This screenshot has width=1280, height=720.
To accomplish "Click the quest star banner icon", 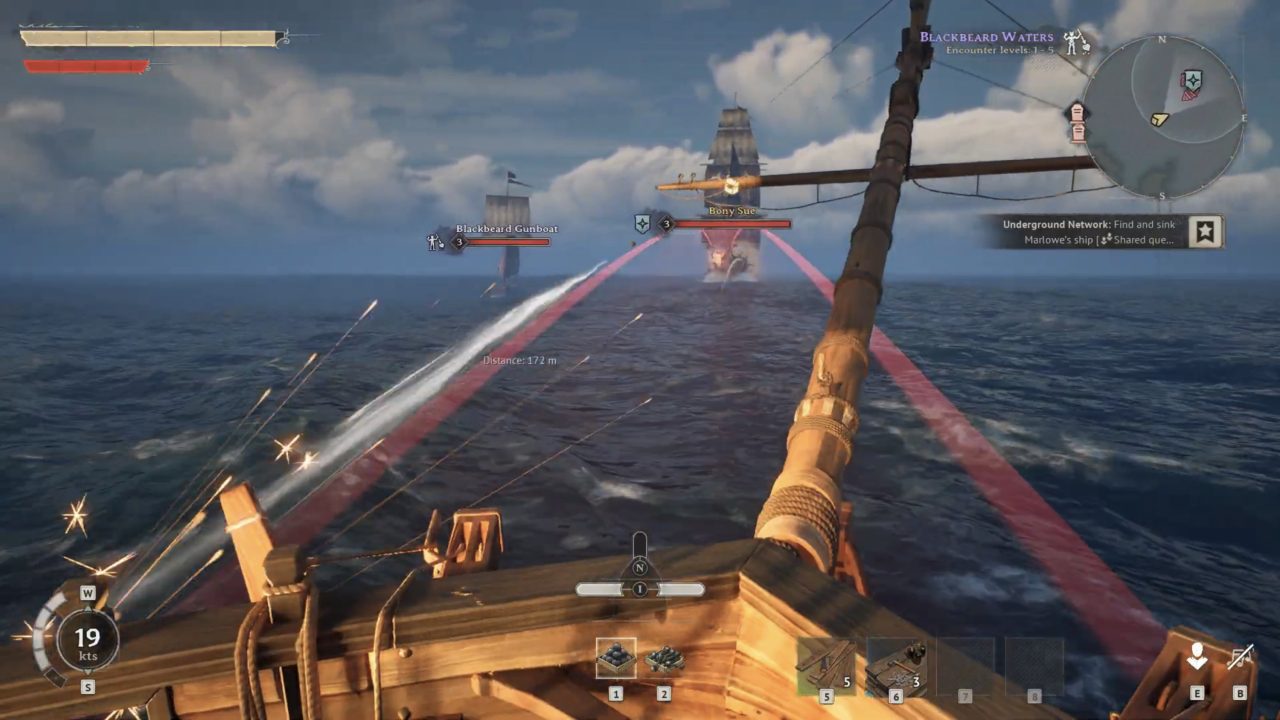I will [1206, 232].
